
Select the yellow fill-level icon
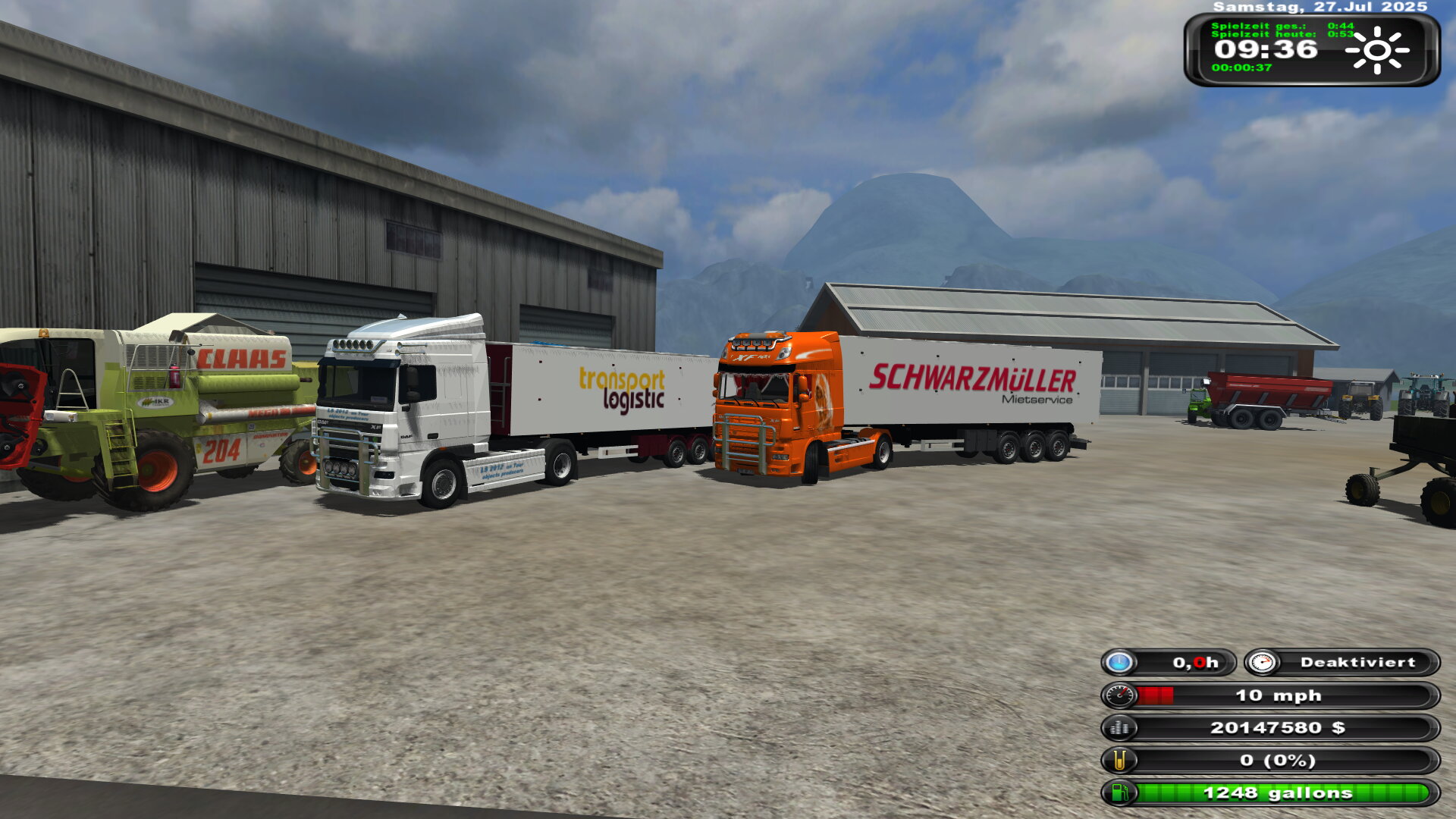[x=1119, y=761]
